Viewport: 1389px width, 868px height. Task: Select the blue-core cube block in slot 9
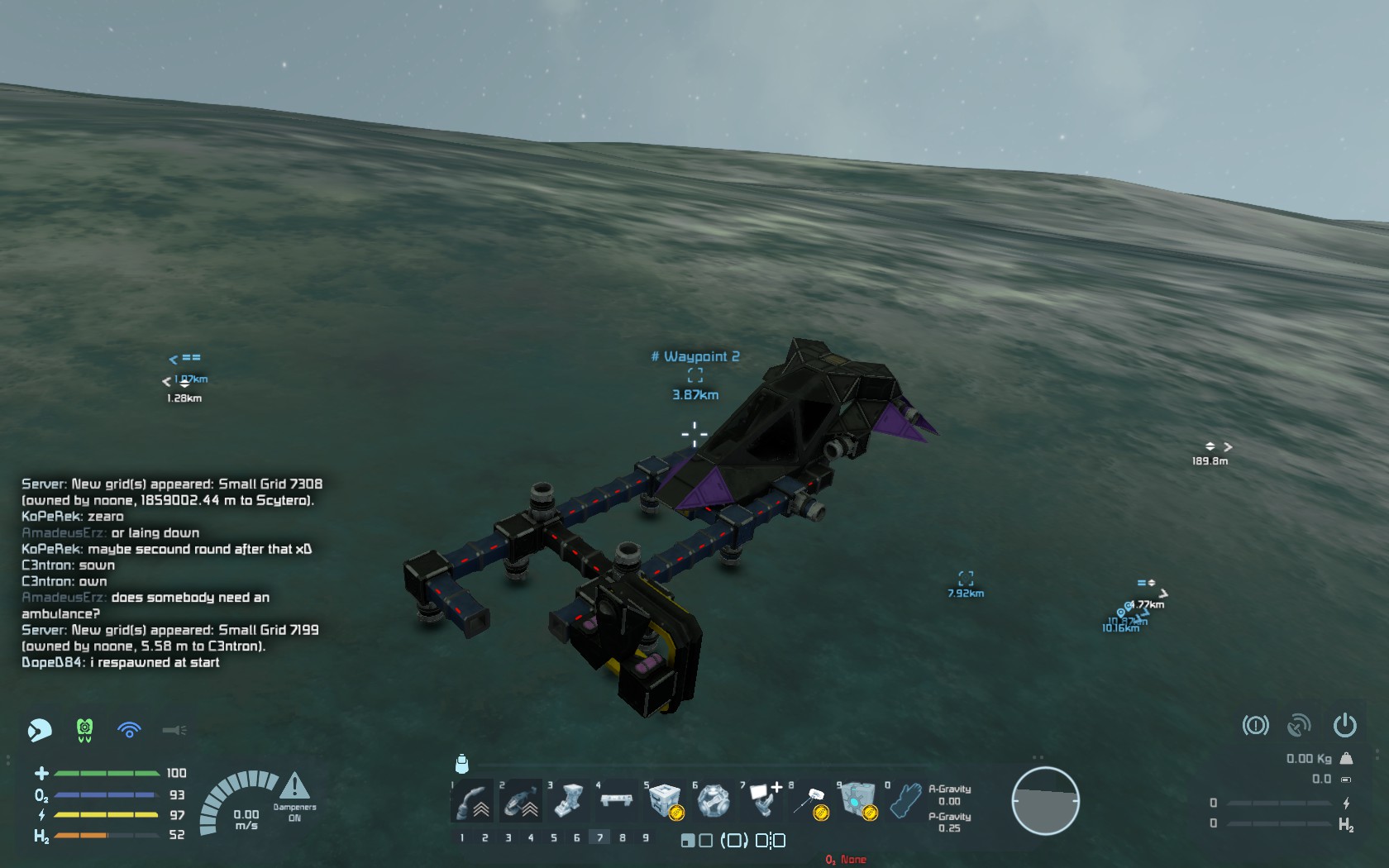click(857, 800)
